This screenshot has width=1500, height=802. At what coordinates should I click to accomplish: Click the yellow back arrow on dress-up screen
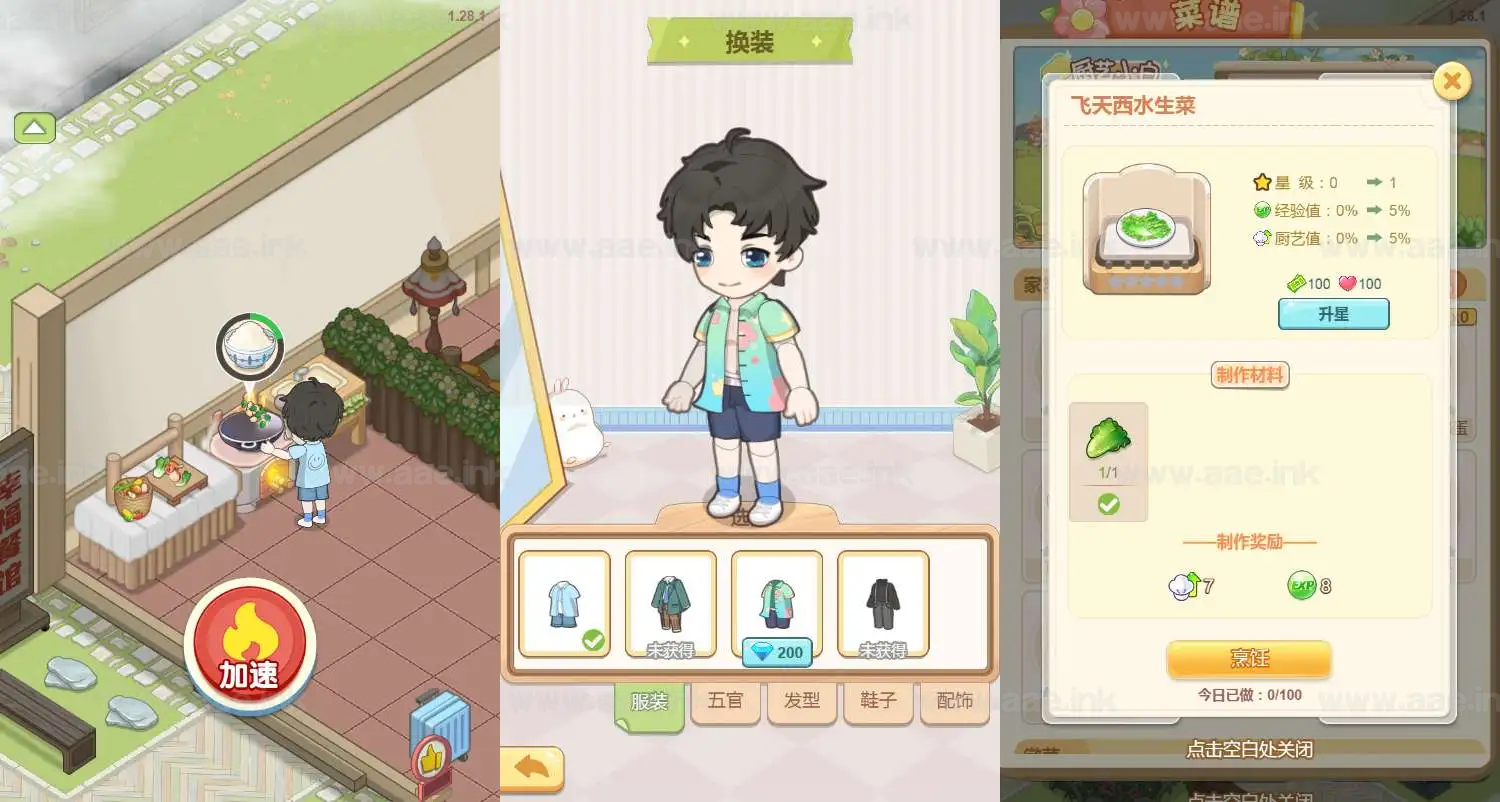[x=531, y=765]
